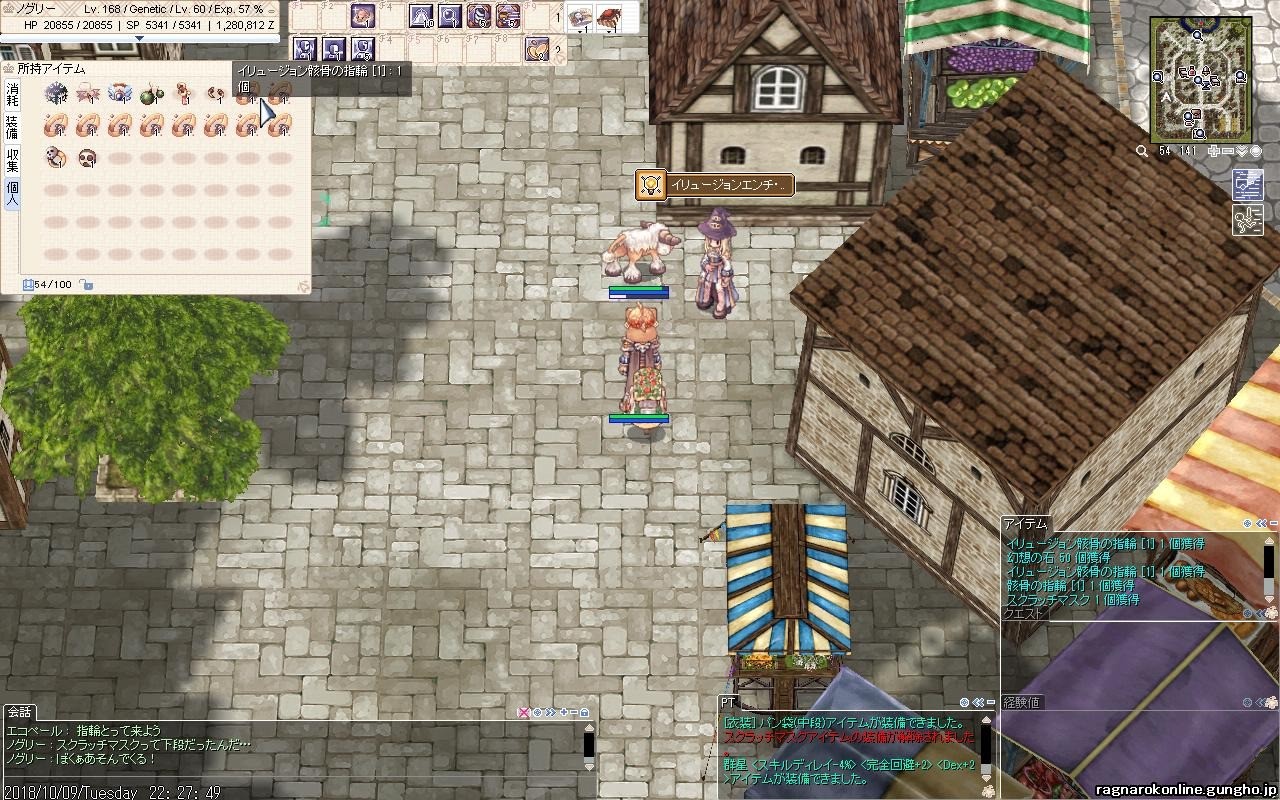Open the blue quest window icon
The height and width of the screenshot is (800, 1280).
[x=1247, y=185]
